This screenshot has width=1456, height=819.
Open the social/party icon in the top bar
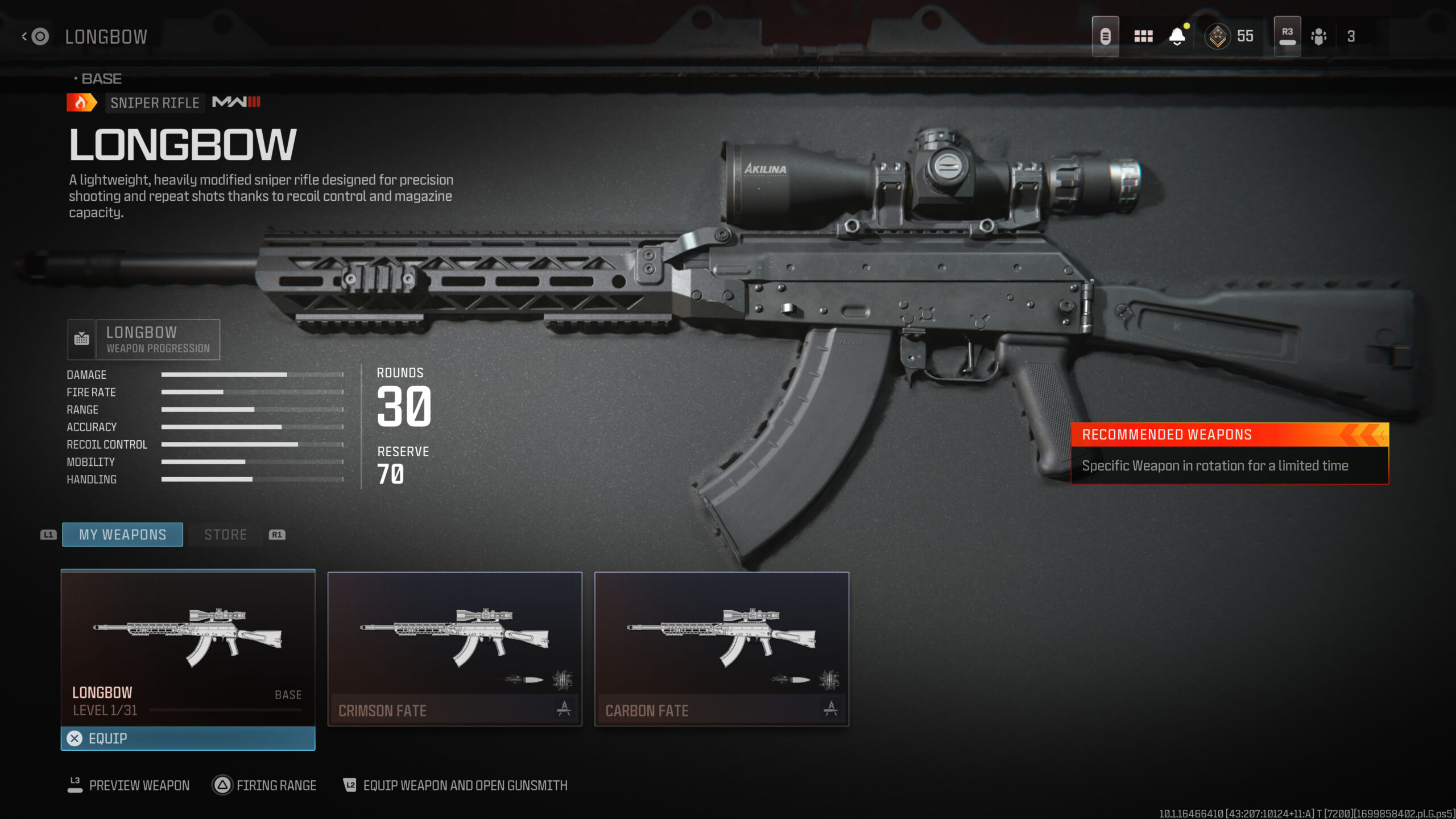click(1318, 35)
